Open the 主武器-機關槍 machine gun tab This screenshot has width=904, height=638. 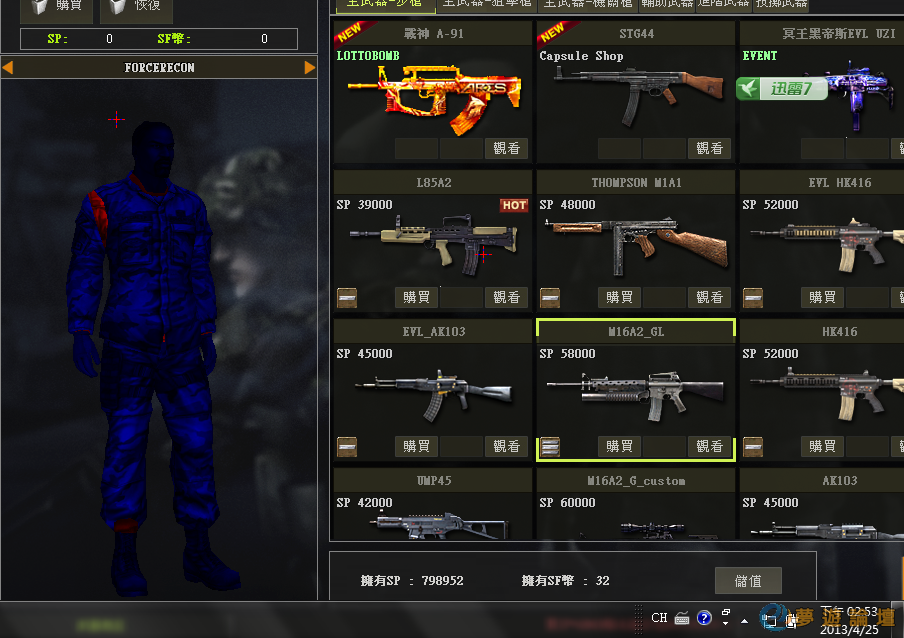tap(587, 4)
